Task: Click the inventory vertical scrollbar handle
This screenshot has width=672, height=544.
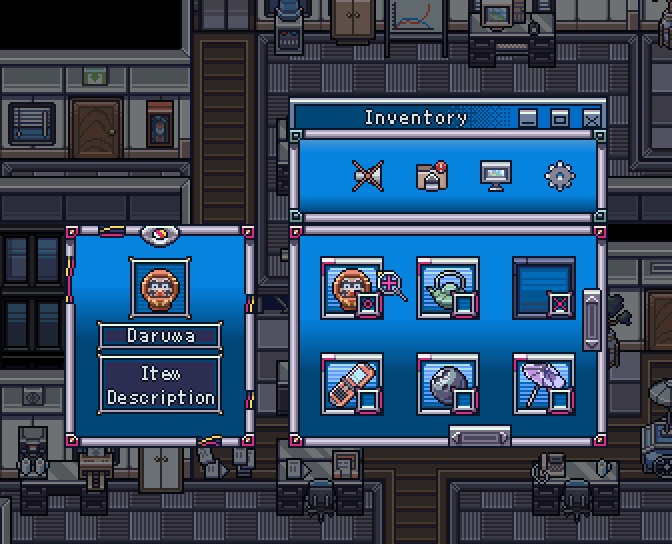Action: click(x=592, y=319)
